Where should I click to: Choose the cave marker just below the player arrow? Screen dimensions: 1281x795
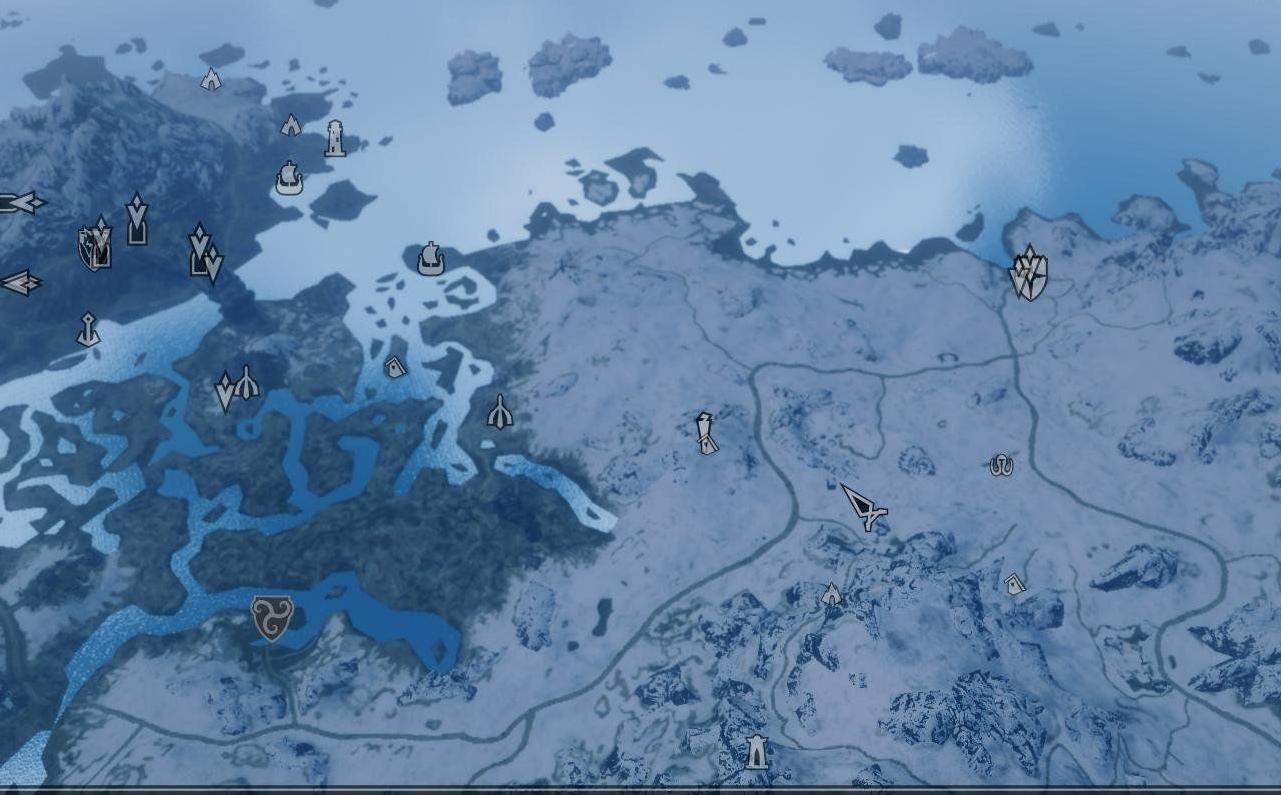[831, 594]
